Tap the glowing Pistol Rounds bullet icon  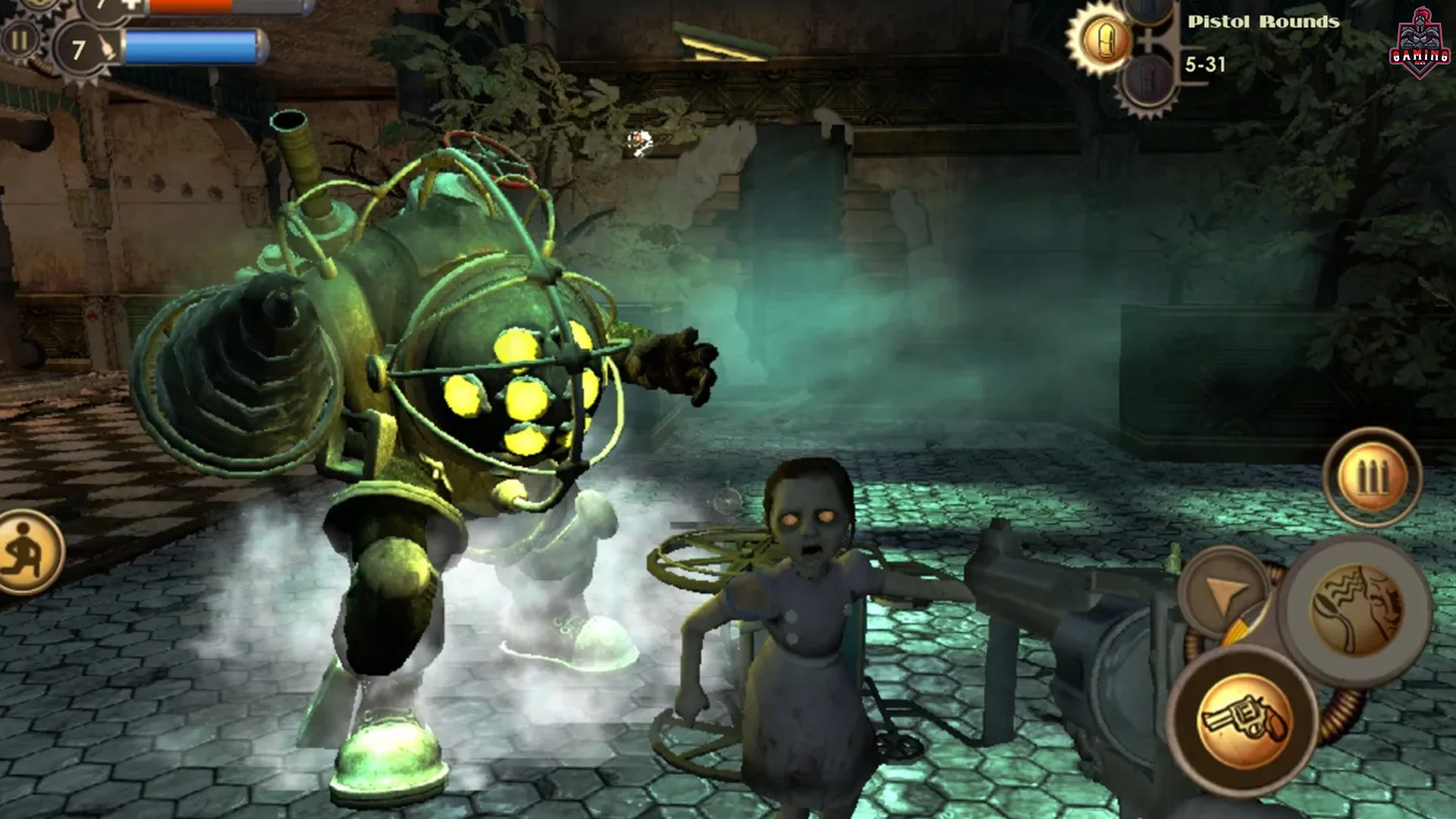click(1105, 39)
